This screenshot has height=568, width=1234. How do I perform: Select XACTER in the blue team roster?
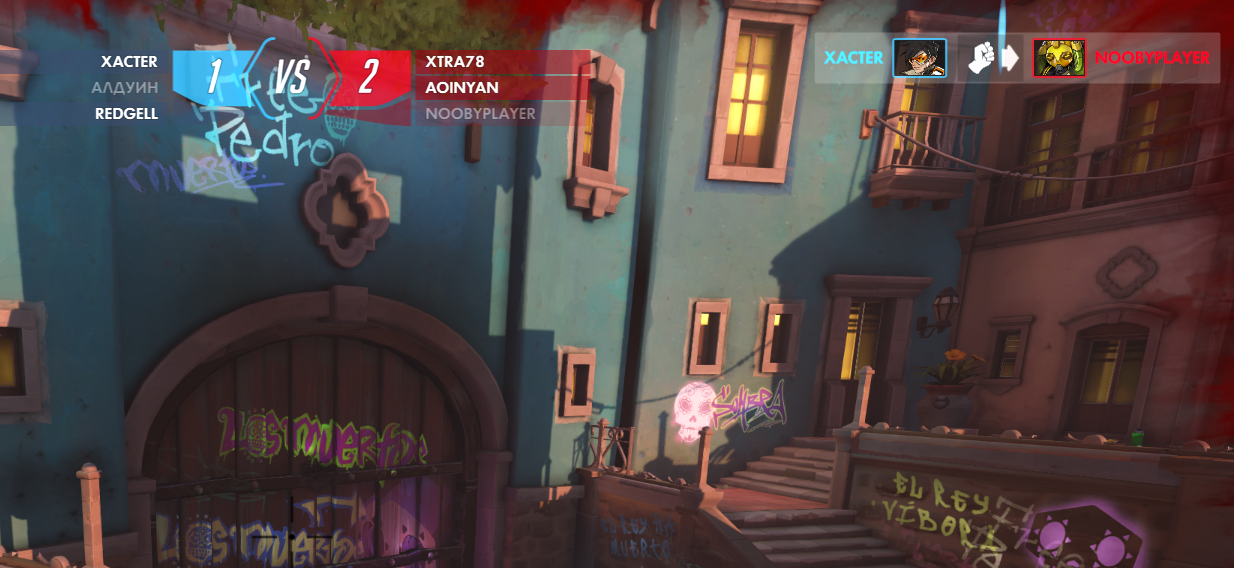[129, 62]
